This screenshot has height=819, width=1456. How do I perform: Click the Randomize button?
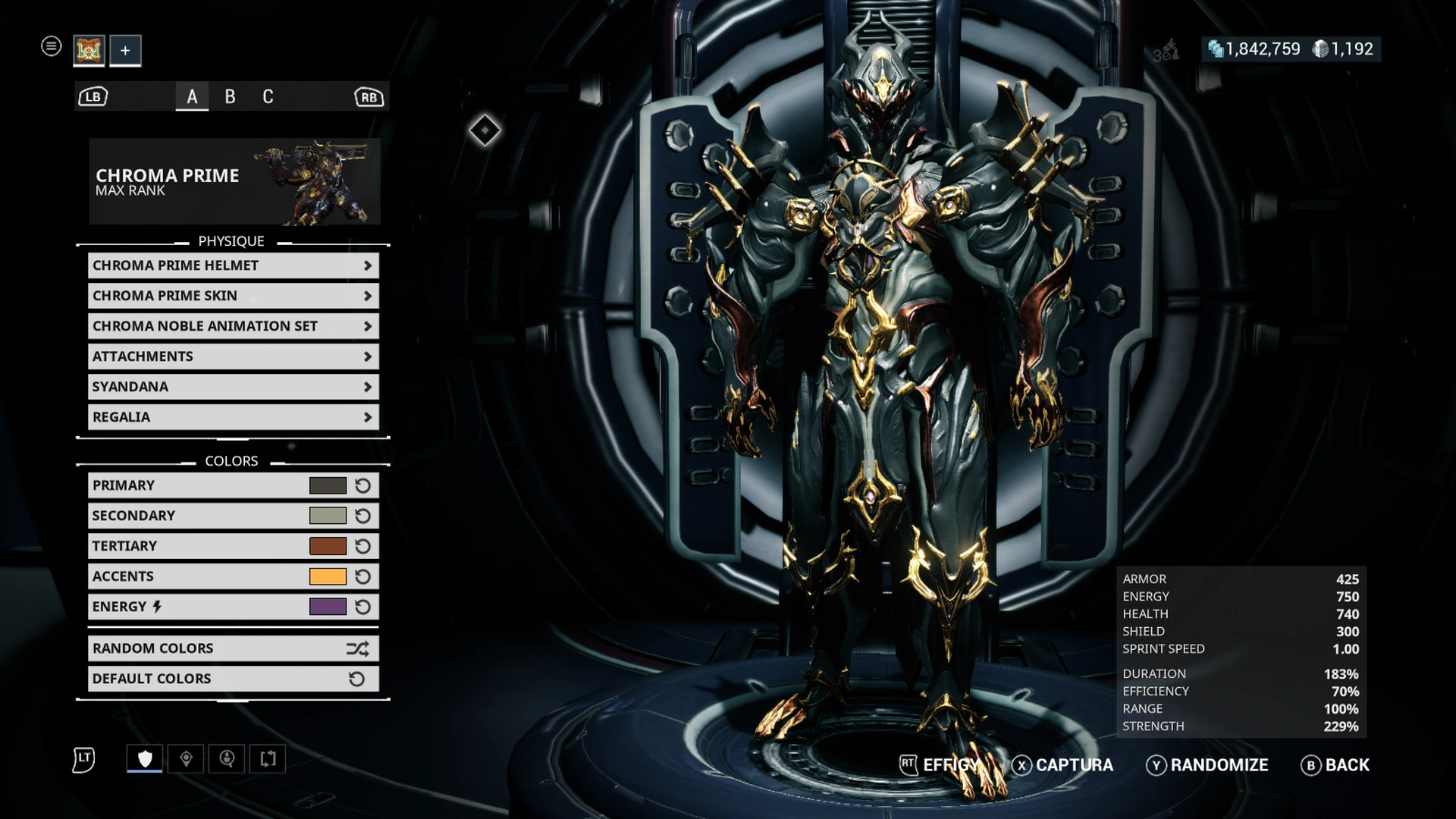tap(1219, 765)
